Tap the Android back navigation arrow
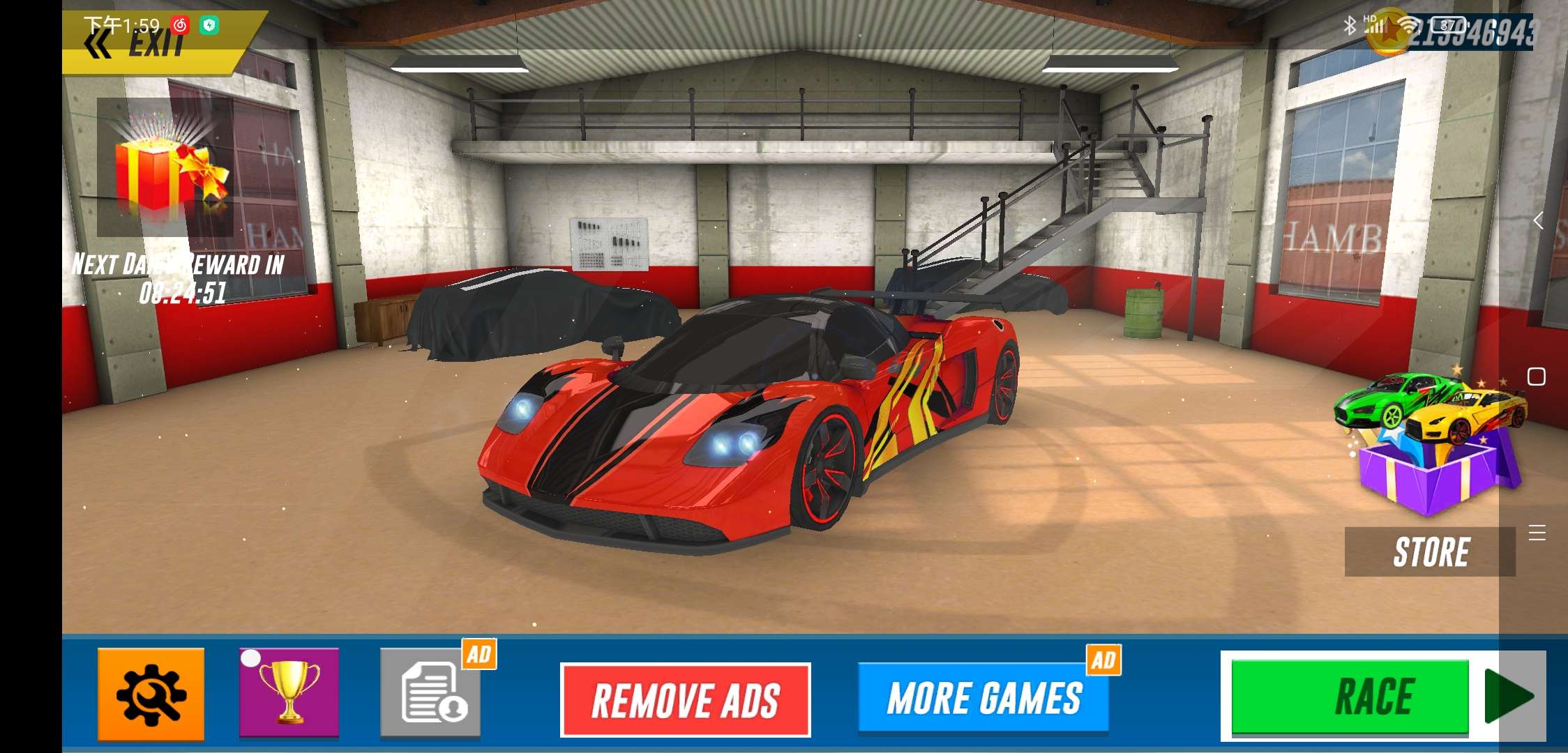The height and width of the screenshot is (753, 1568). point(1537,221)
